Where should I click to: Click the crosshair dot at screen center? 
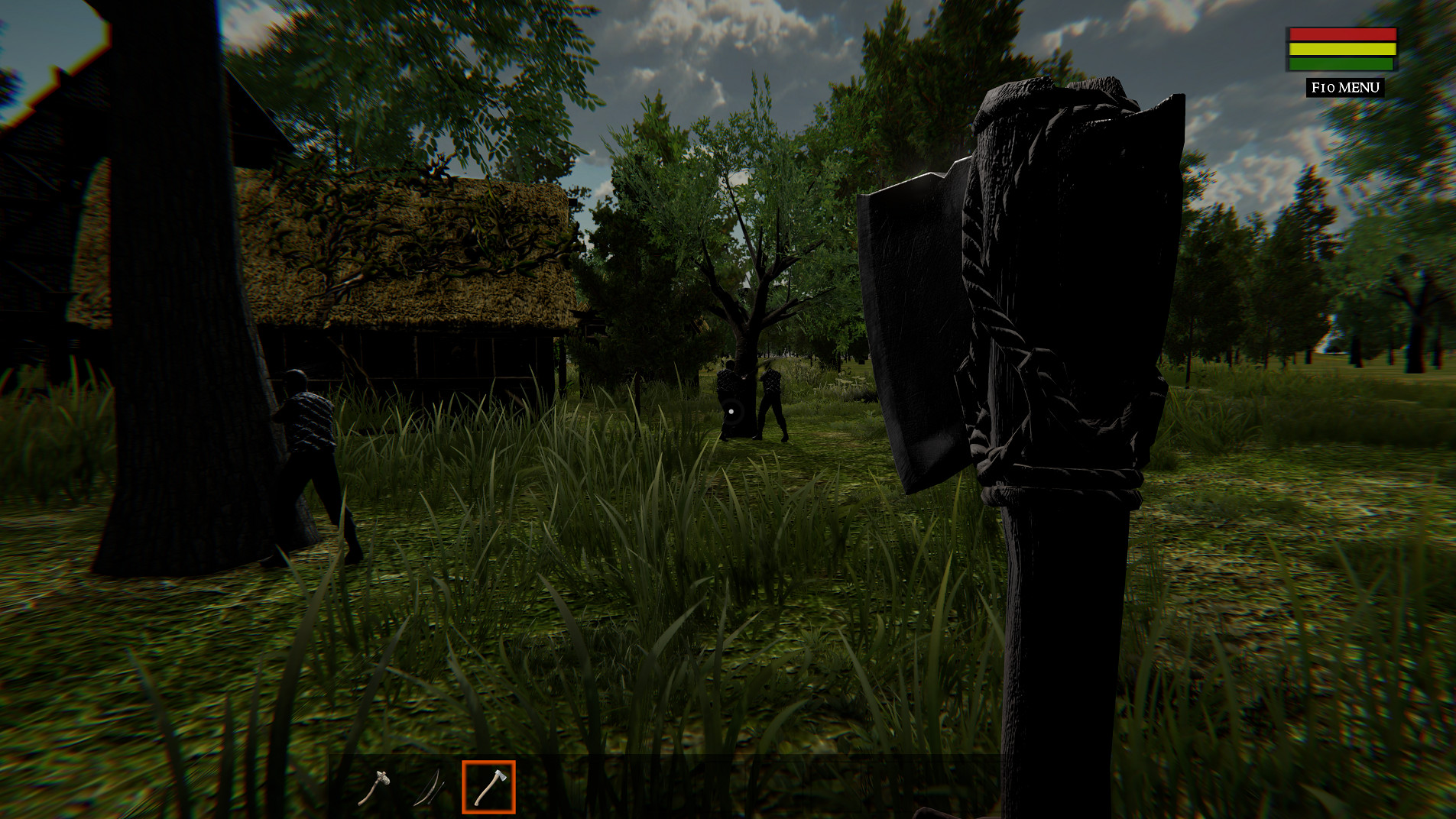pos(731,410)
